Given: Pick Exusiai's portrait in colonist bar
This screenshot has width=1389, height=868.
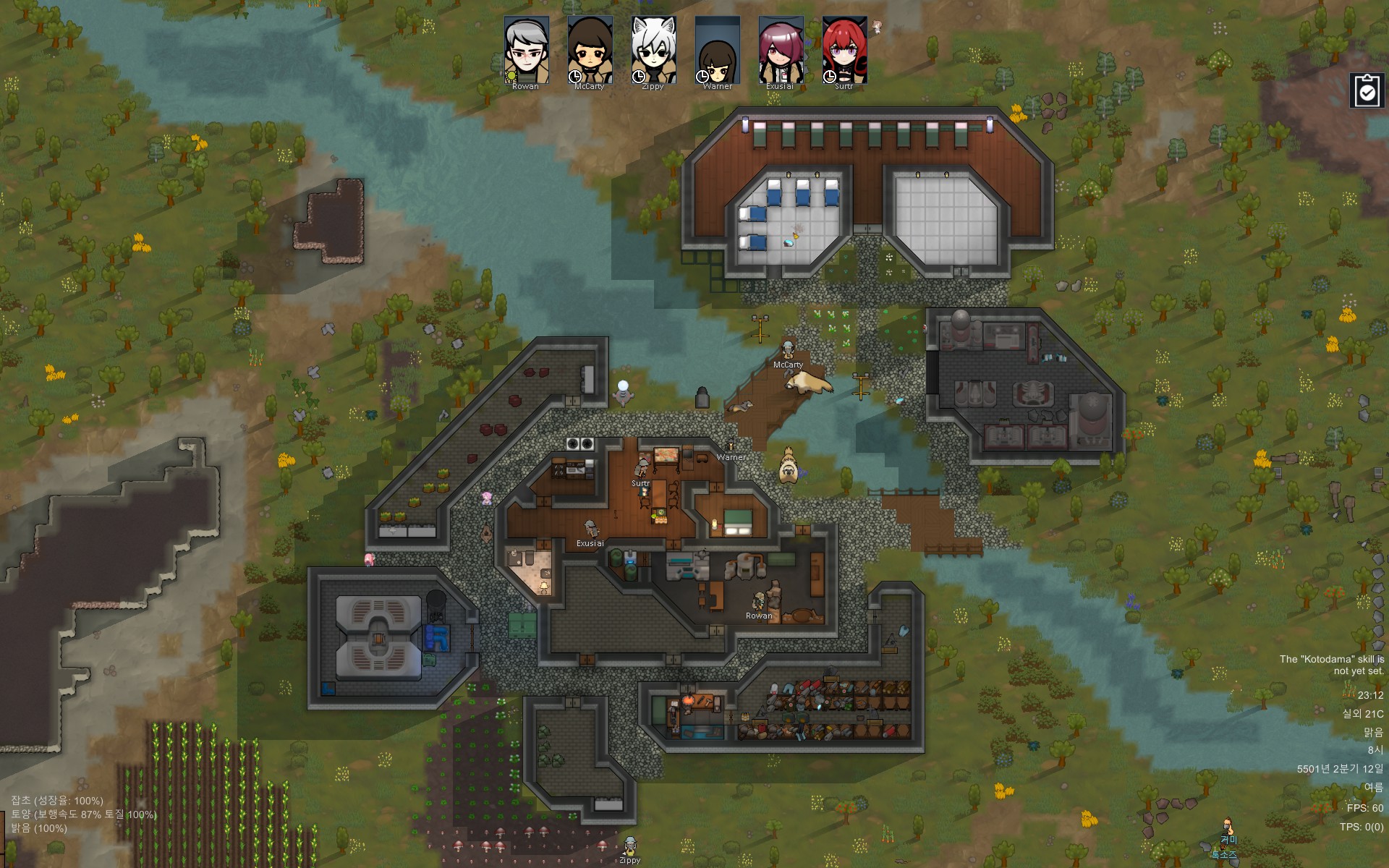Looking at the screenshot, I should point(781,50).
